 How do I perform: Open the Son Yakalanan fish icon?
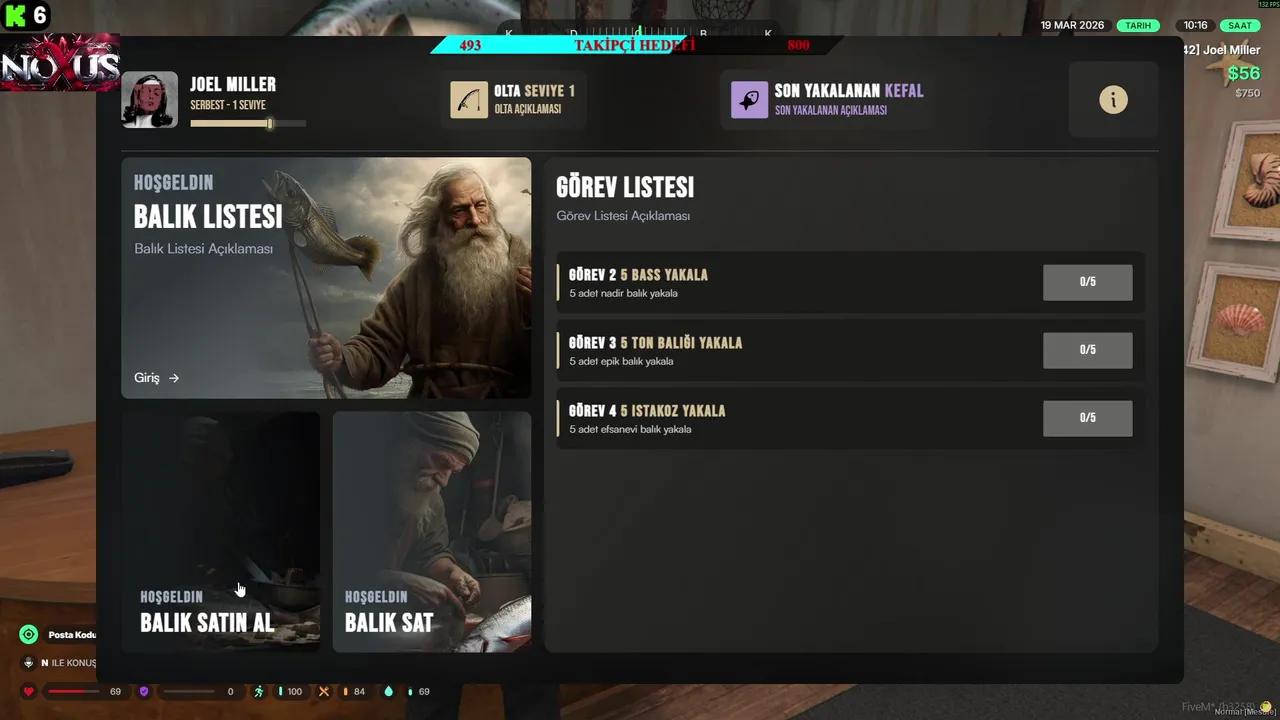click(x=749, y=99)
